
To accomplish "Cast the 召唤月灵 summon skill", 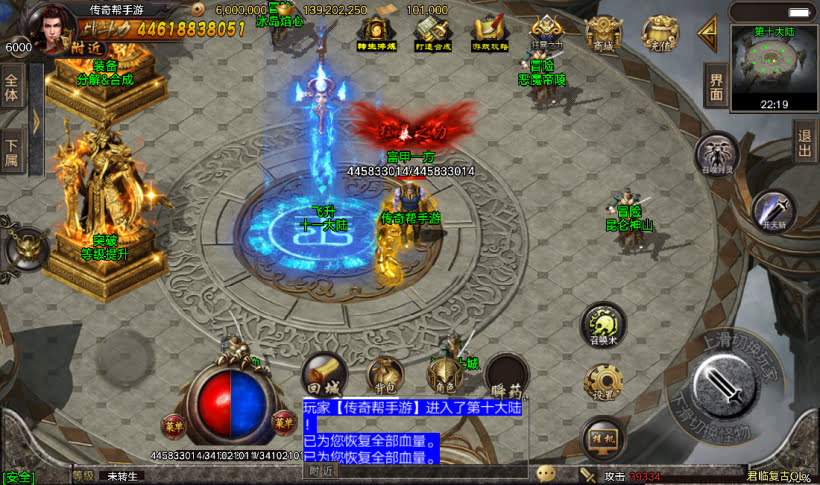I will pos(717,155).
